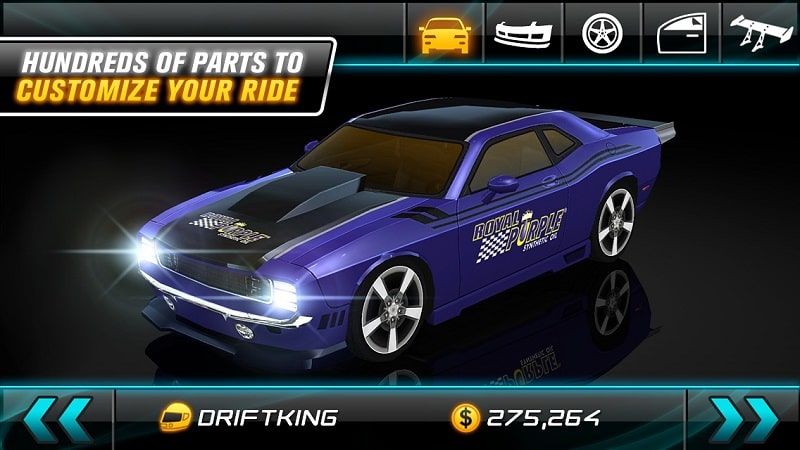Open the DRIFTKING driver profile
Viewport: 800px width, 450px height.
point(248,418)
